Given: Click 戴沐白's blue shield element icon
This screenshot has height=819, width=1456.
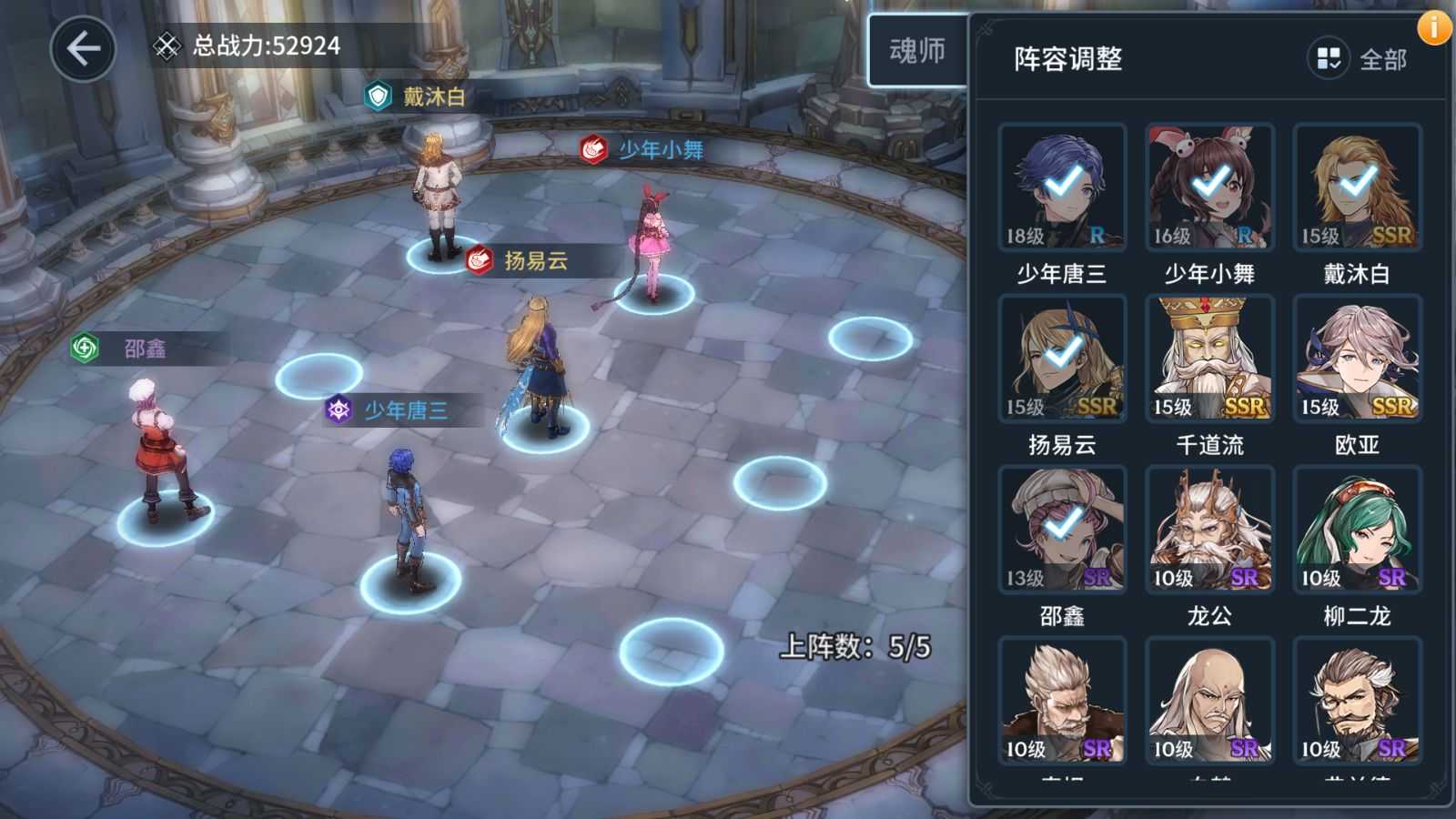Looking at the screenshot, I should (379, 96).
